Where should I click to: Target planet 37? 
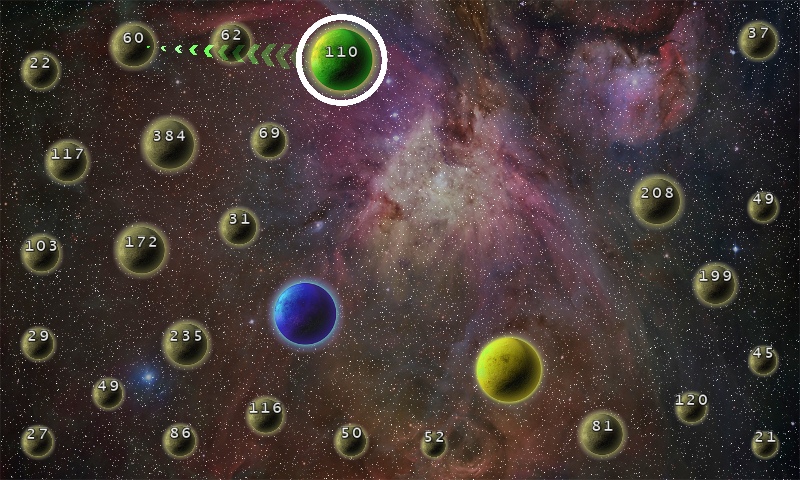point(758,40)
